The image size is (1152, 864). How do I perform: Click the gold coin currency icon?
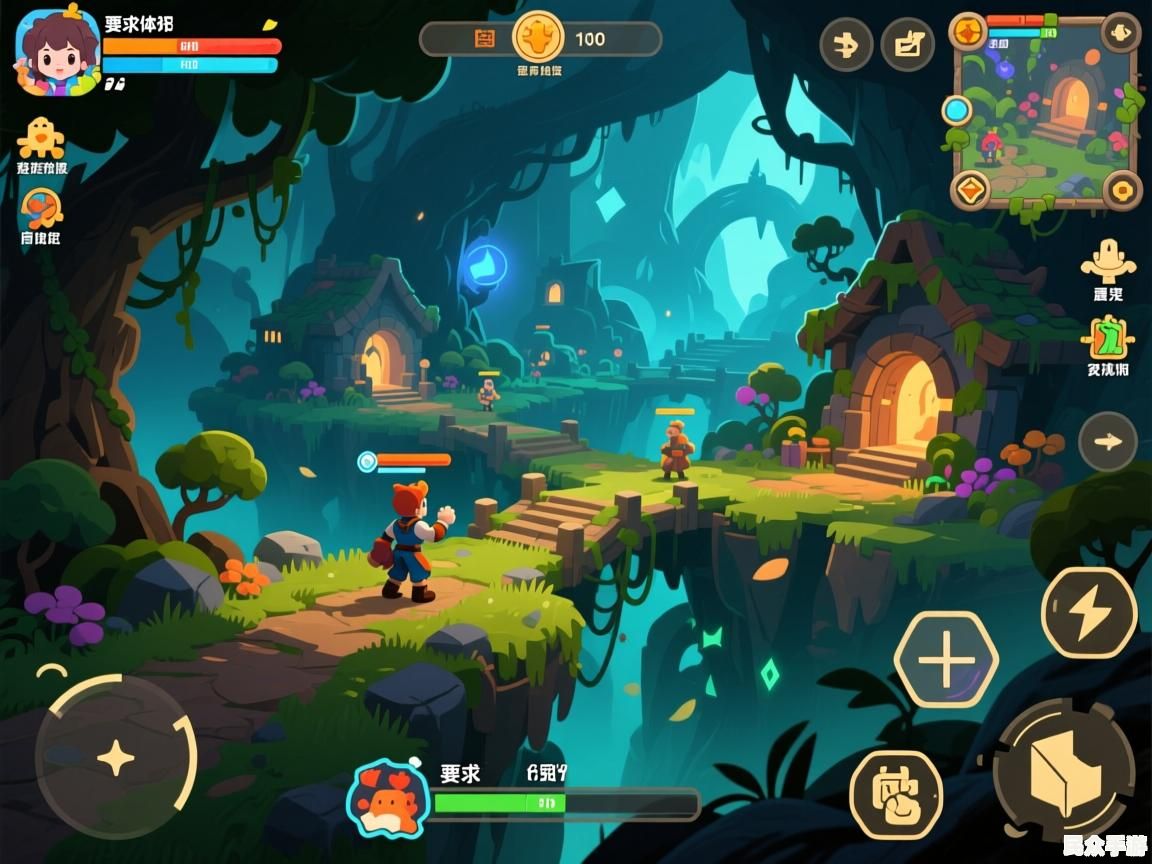point(538,38)
